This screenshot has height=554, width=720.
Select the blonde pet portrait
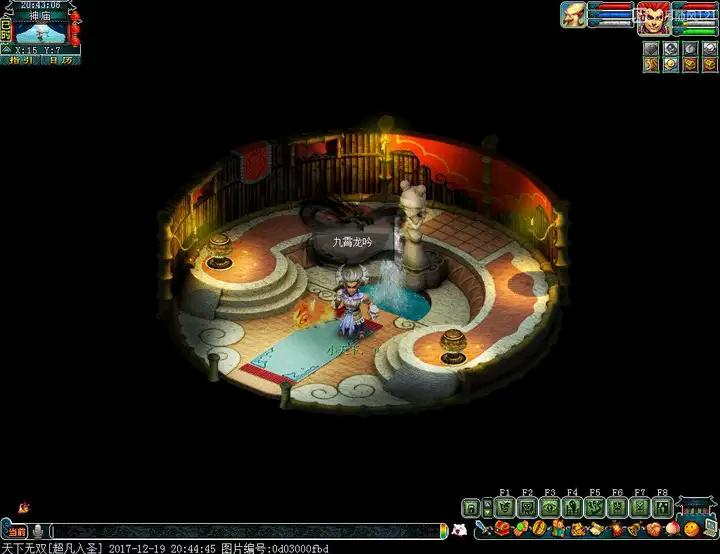573,14
